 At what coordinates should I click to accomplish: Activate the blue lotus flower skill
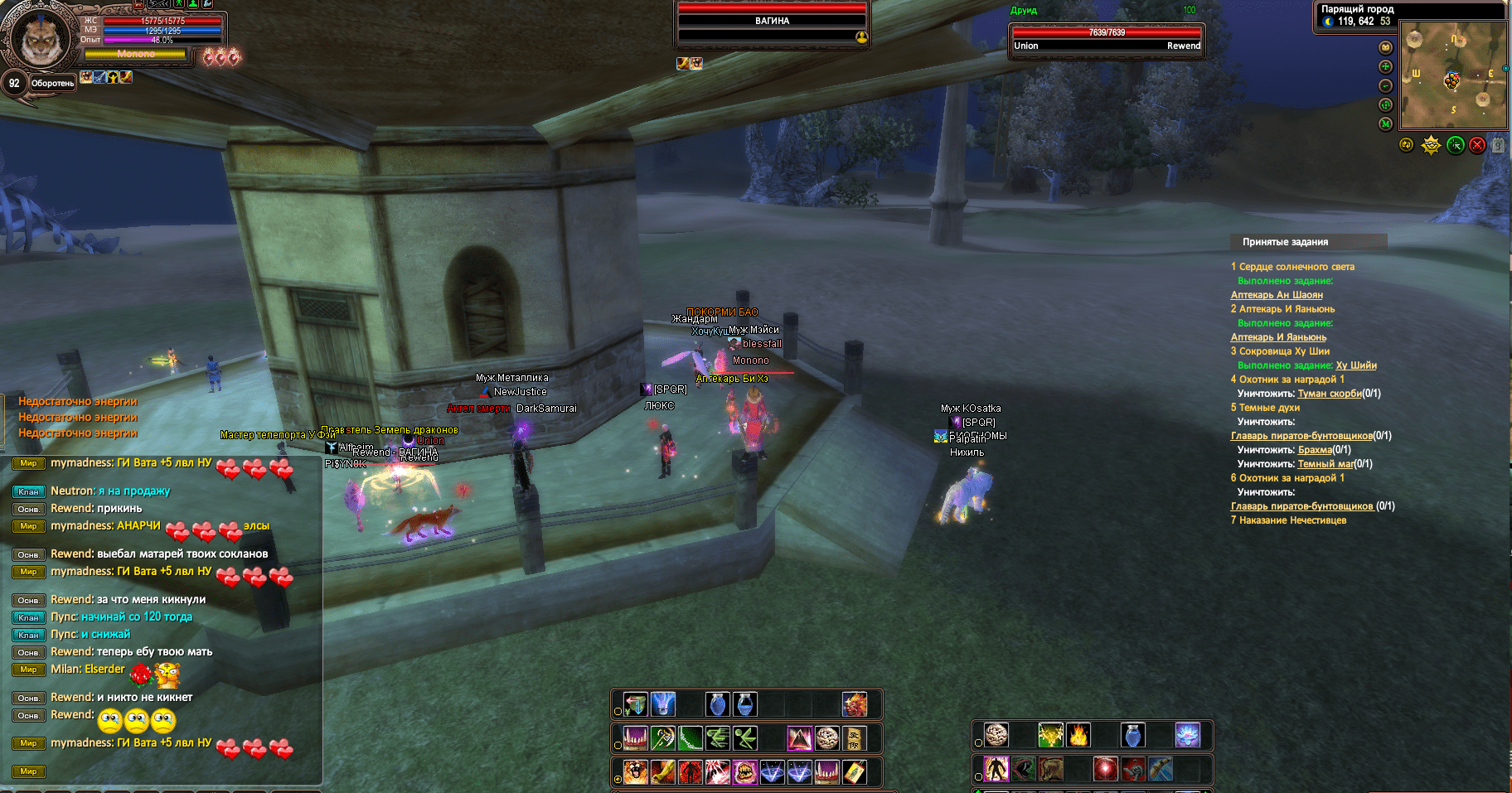coord(1188,735)
